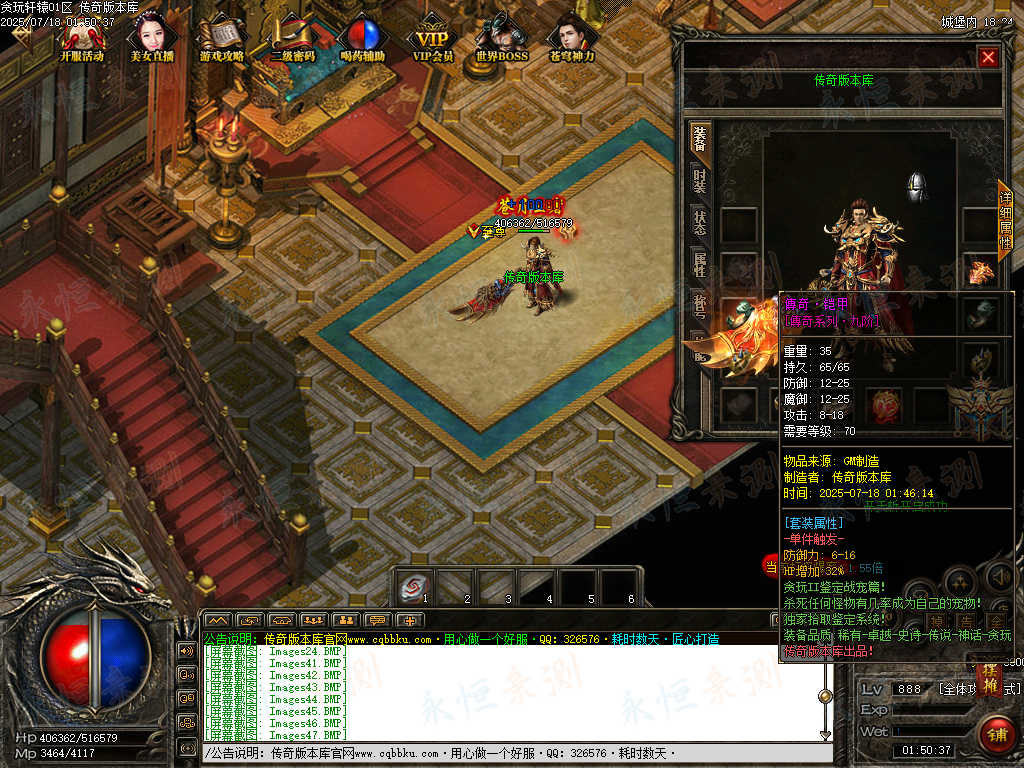
Task: Select the flaming item in the right equipment column
Action: pos(980,270)
